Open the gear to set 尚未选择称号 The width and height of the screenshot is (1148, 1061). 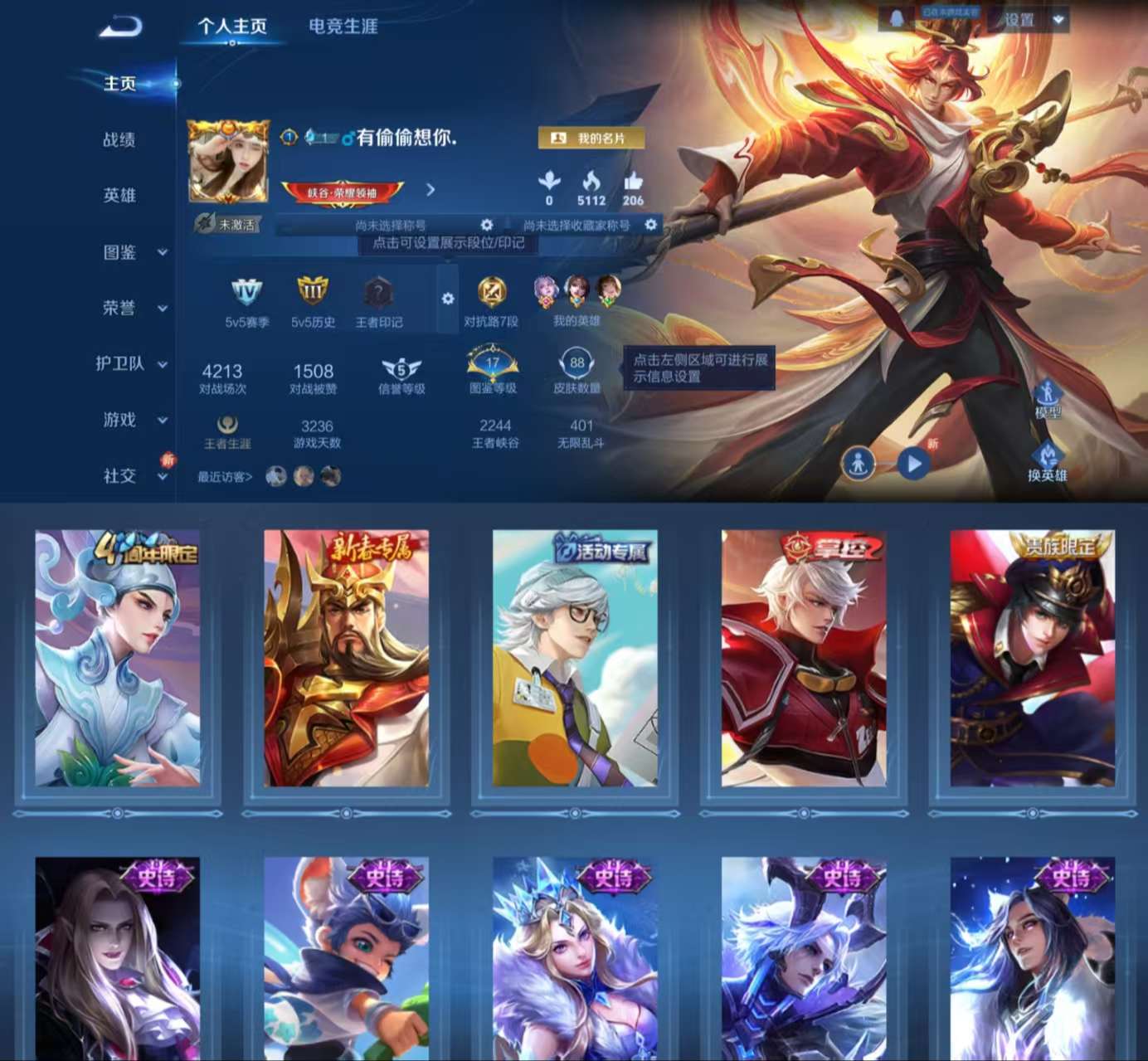[488, 225]
